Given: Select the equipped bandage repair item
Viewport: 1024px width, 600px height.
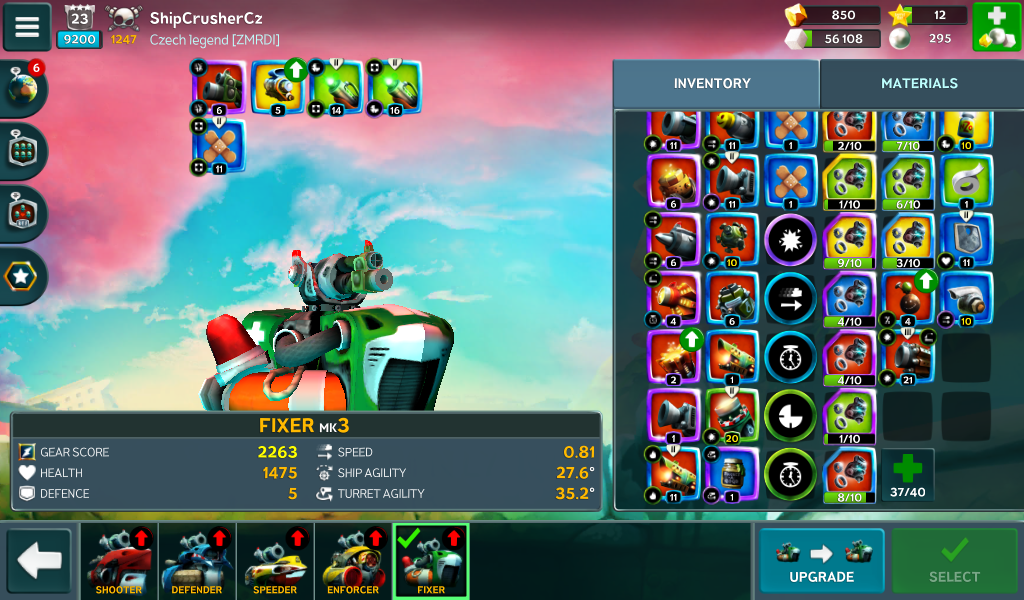Looking at the screenshot, I should pyautogui.click(x=219, y=146).
